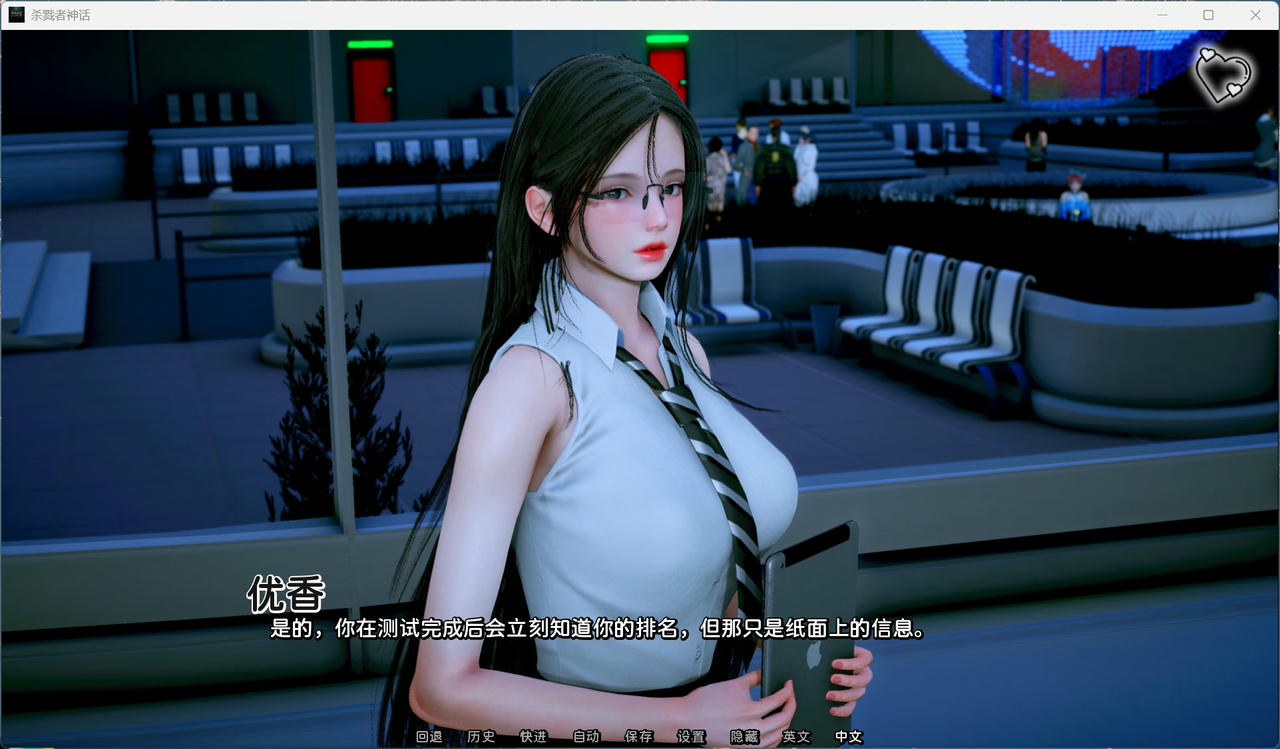This screenshot has height=749, width=1280.
Task: Click the title bar text 杀戮者神话
Action: coord(62,15)
